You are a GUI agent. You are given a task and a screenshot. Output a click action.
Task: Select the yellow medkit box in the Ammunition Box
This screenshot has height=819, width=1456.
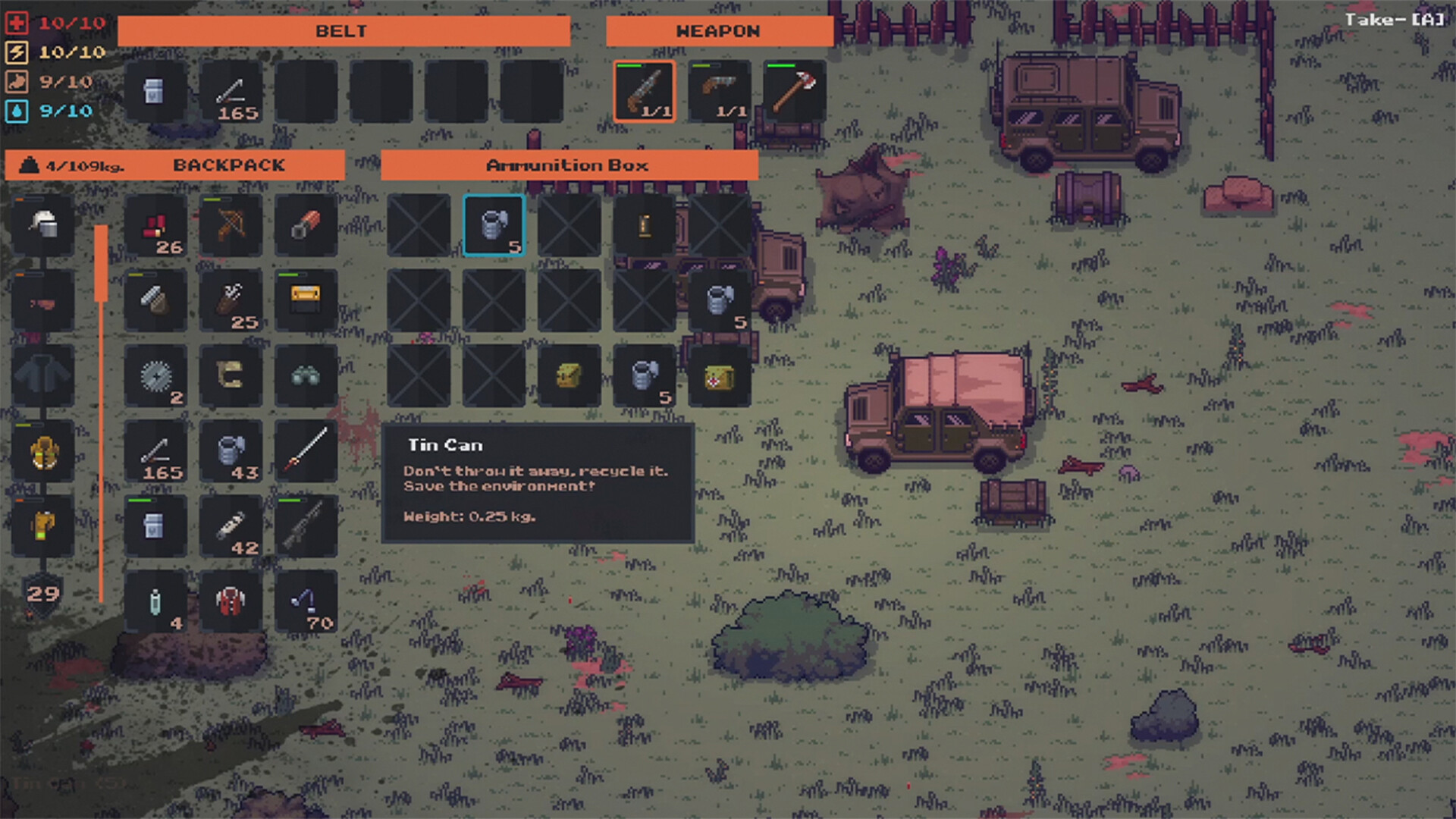718,377
